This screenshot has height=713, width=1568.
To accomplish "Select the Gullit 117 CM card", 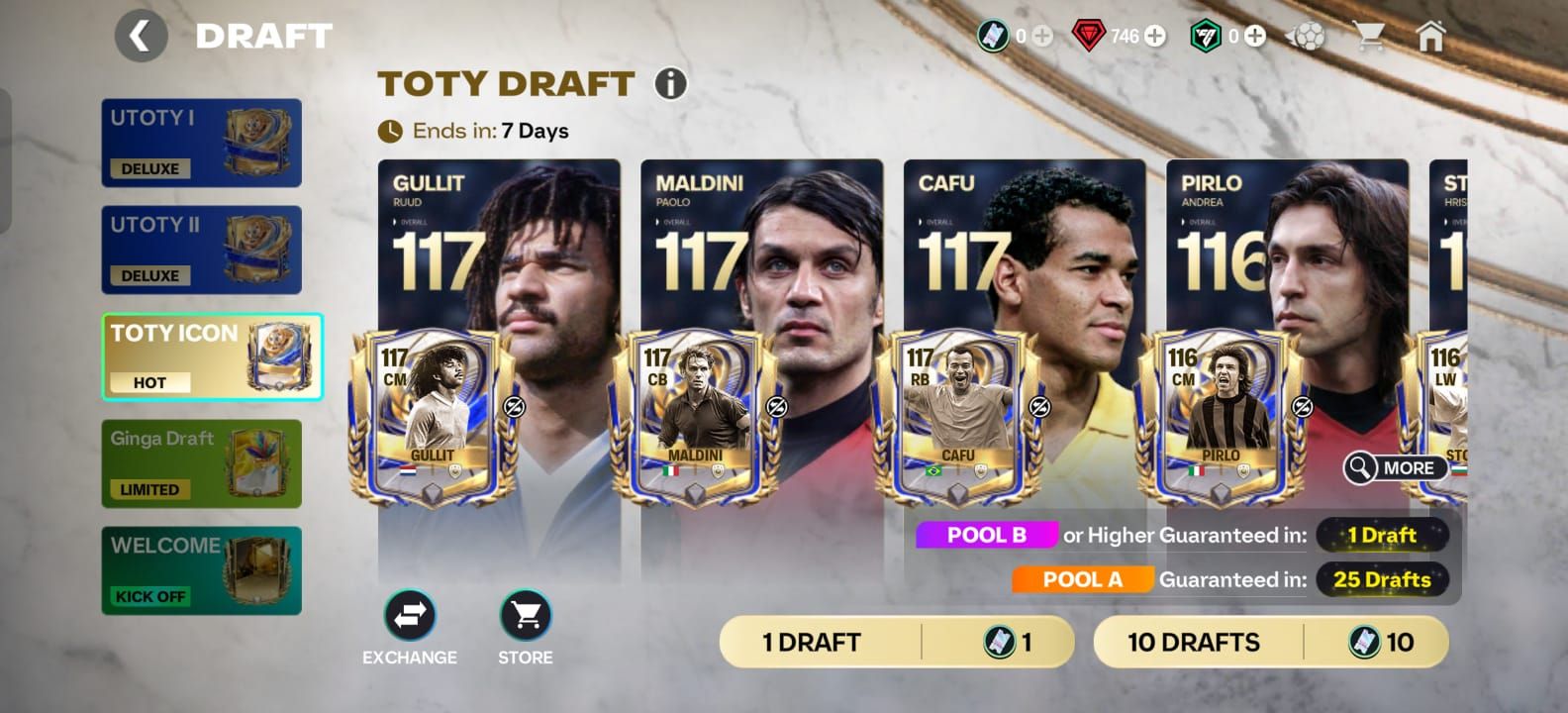I will click(x=433, y=416).
